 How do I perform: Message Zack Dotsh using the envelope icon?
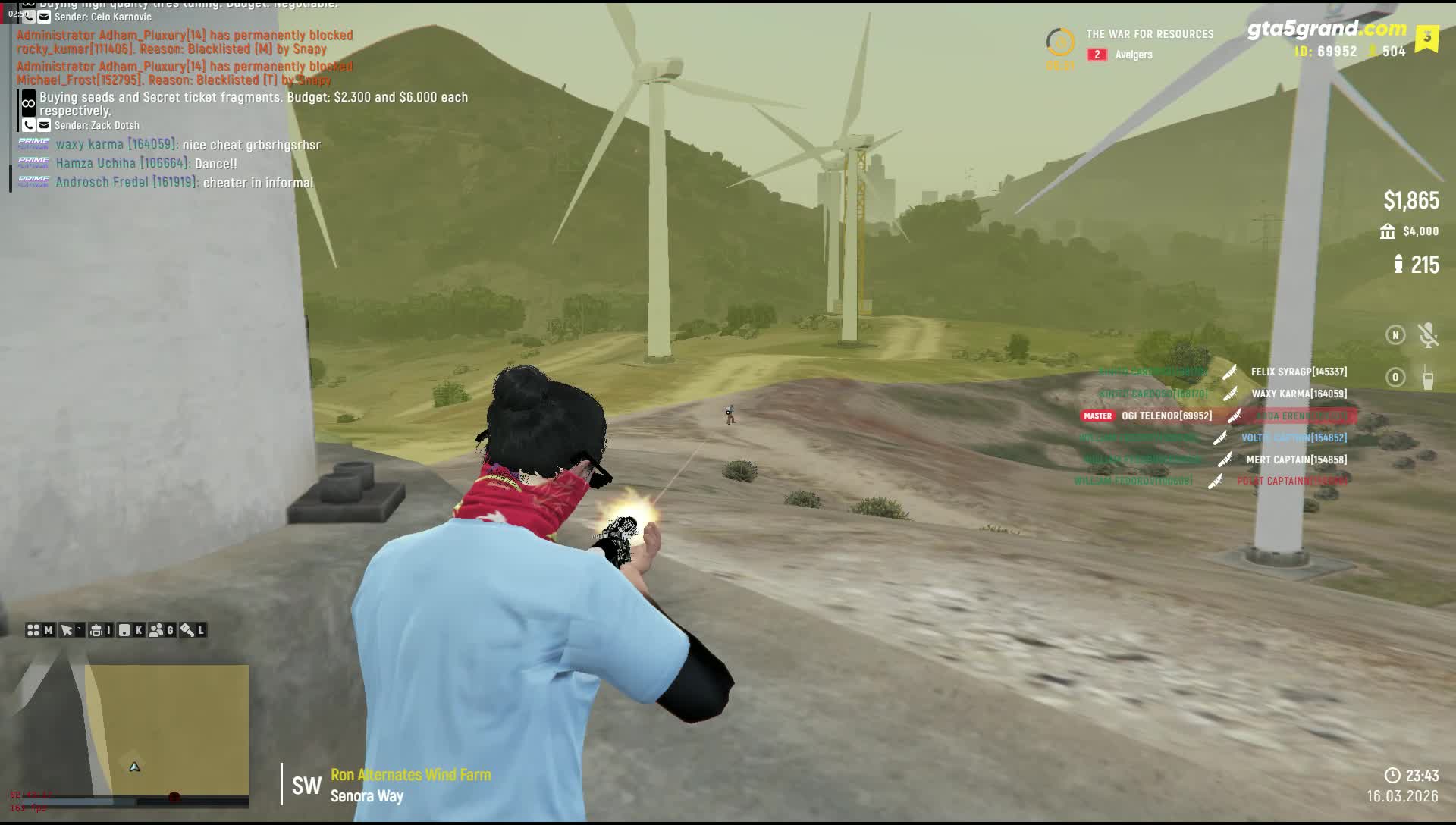[x=44, y=125]
